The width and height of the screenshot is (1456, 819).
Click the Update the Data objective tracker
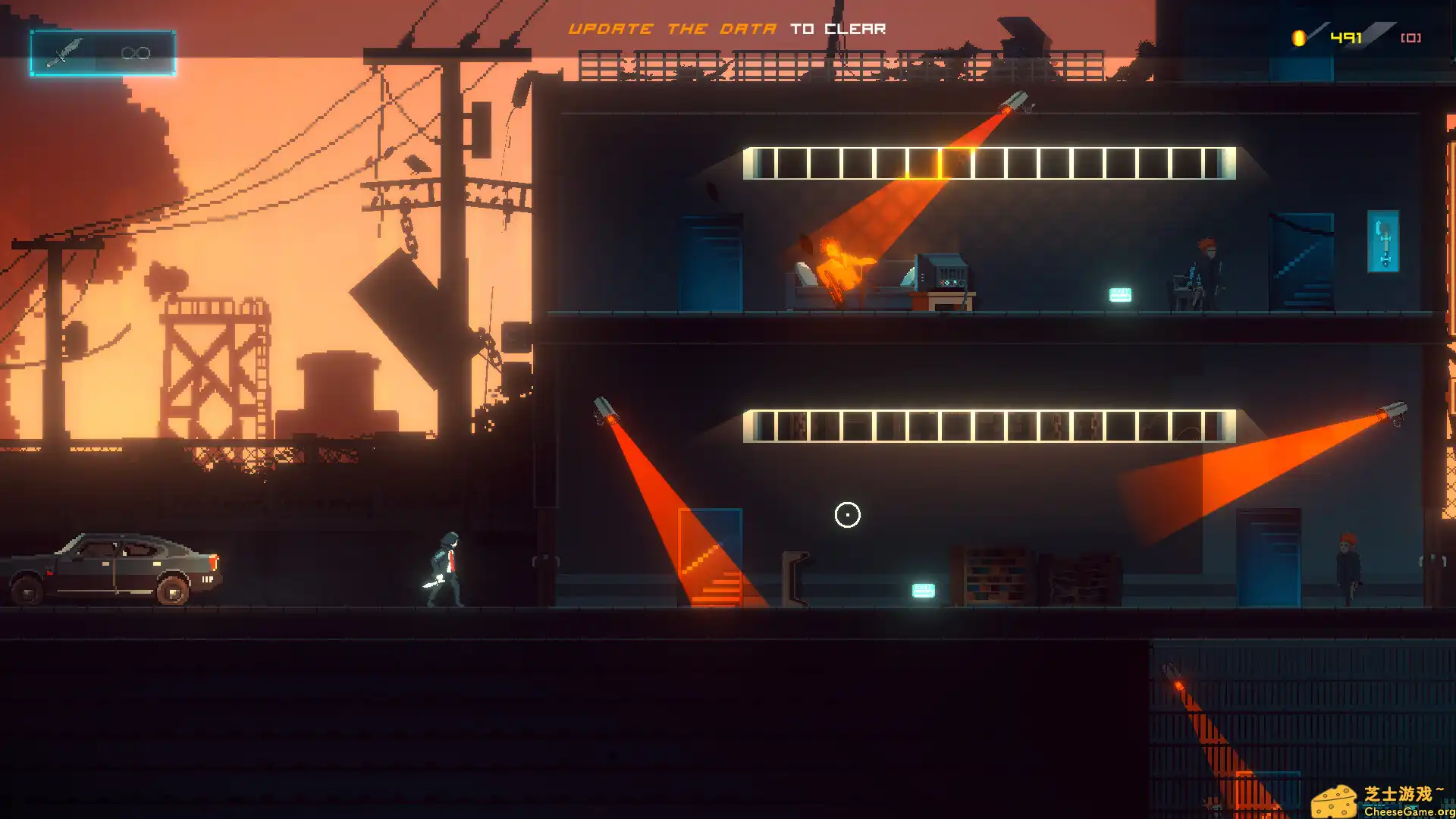click(726, 29)
